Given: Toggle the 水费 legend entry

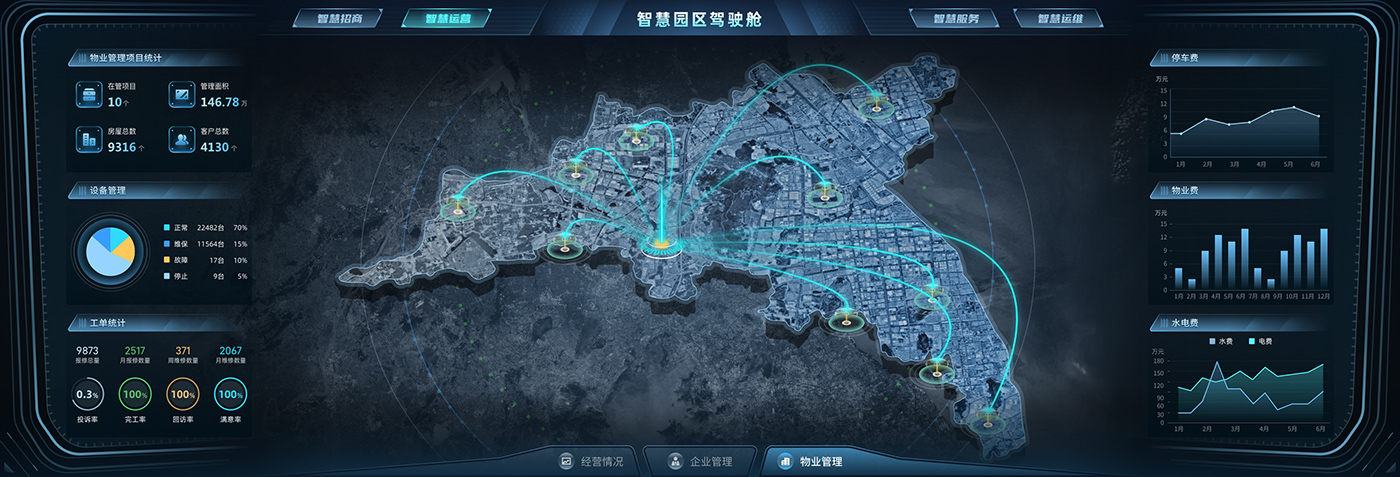Looking at the screenshot, I should point(1224,341).
